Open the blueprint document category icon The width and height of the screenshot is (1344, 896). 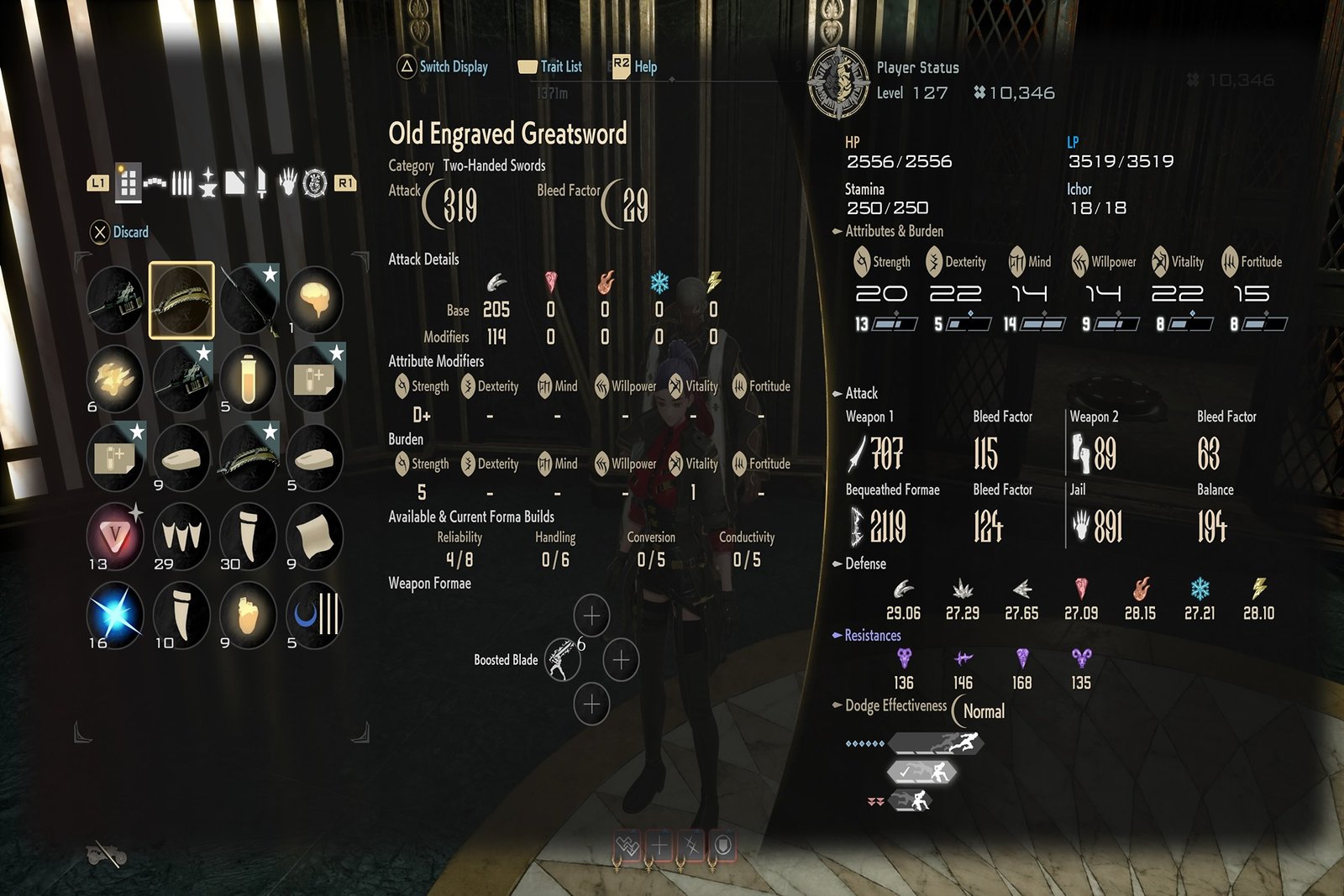click(x=235, y=182)
